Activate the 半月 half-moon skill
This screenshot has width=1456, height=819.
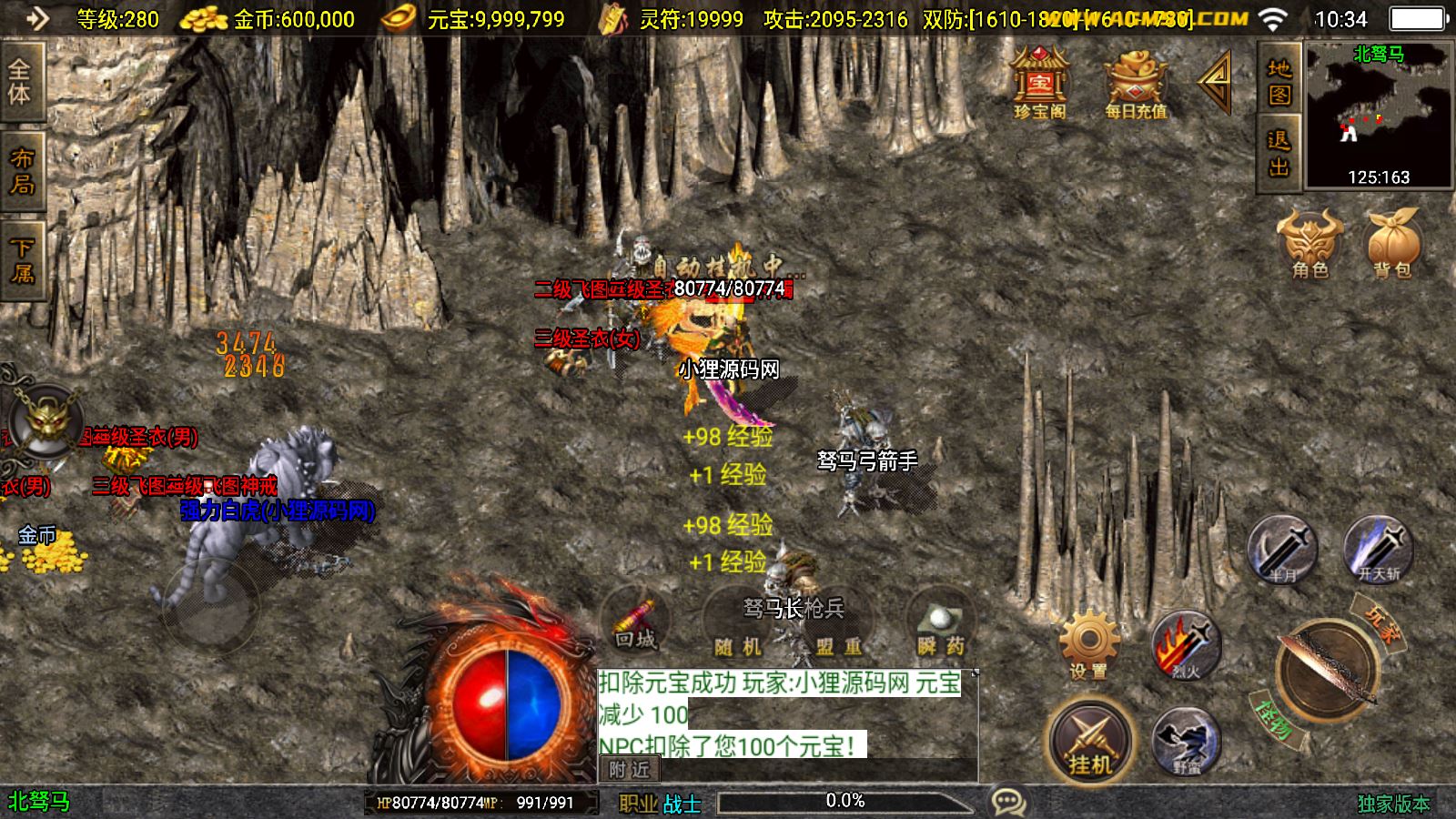coord(1281,549)
